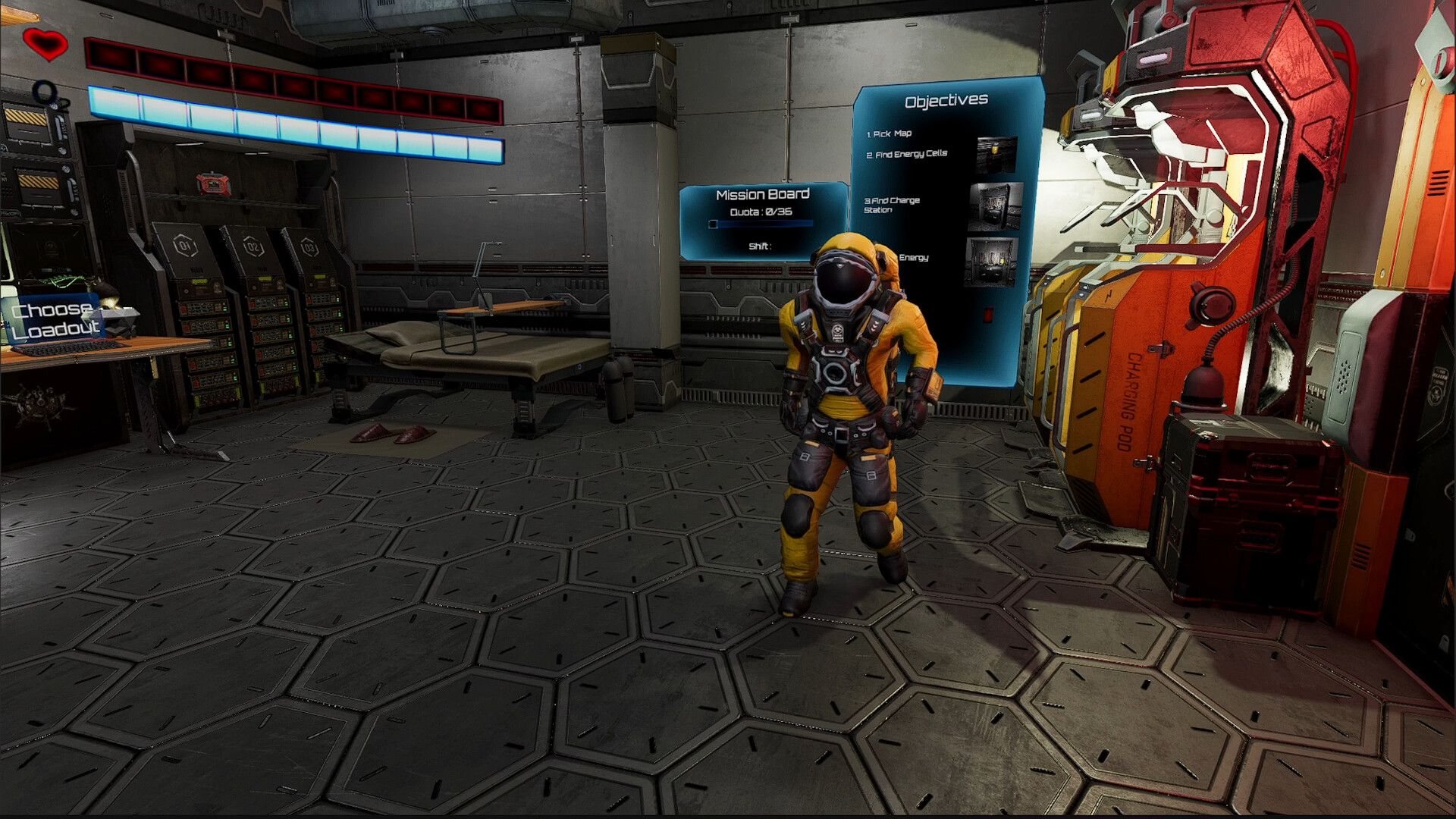Open locker 01 with the hex badge

coord(184,245)
